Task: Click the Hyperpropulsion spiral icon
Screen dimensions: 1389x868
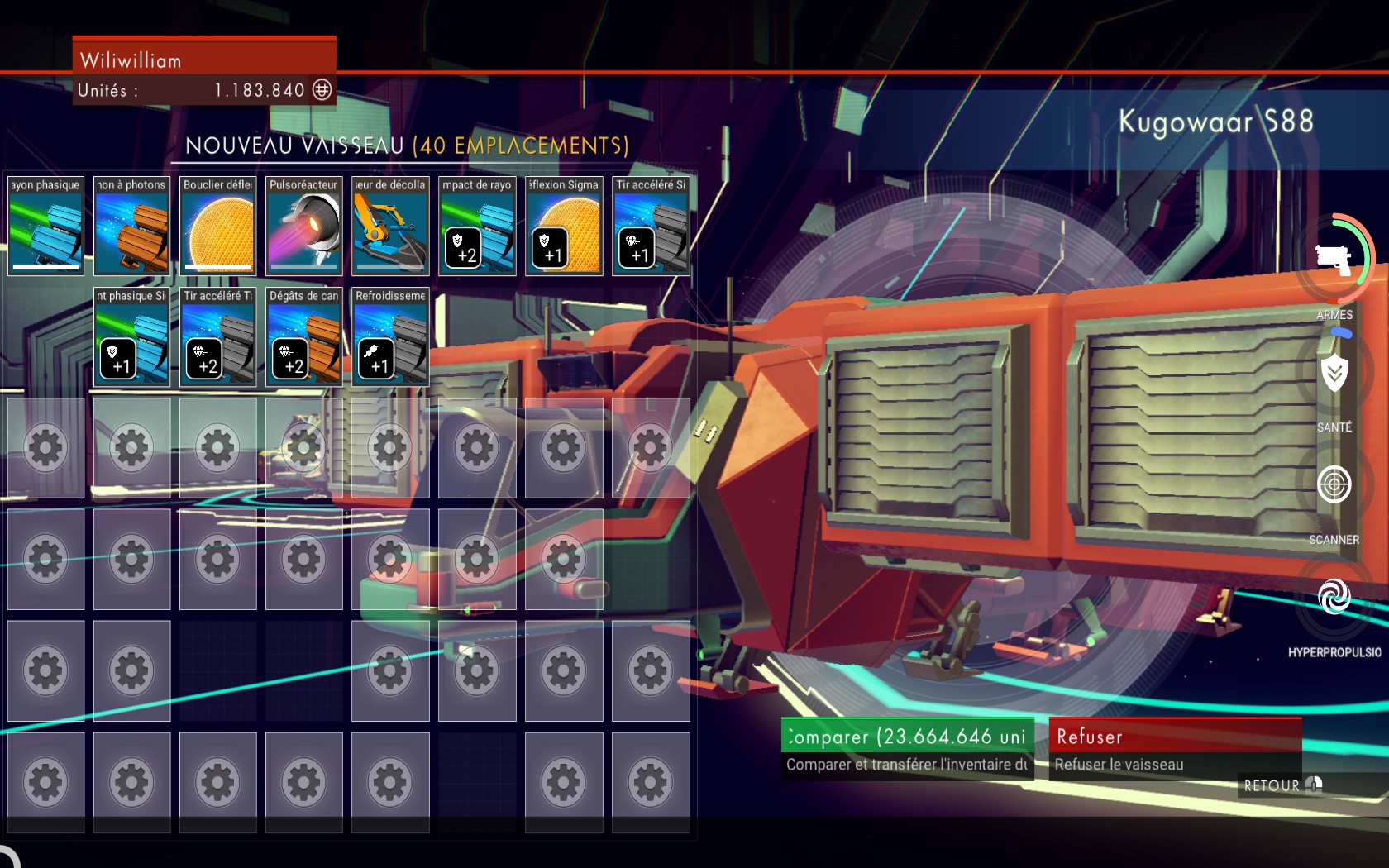Action: 1334,597
